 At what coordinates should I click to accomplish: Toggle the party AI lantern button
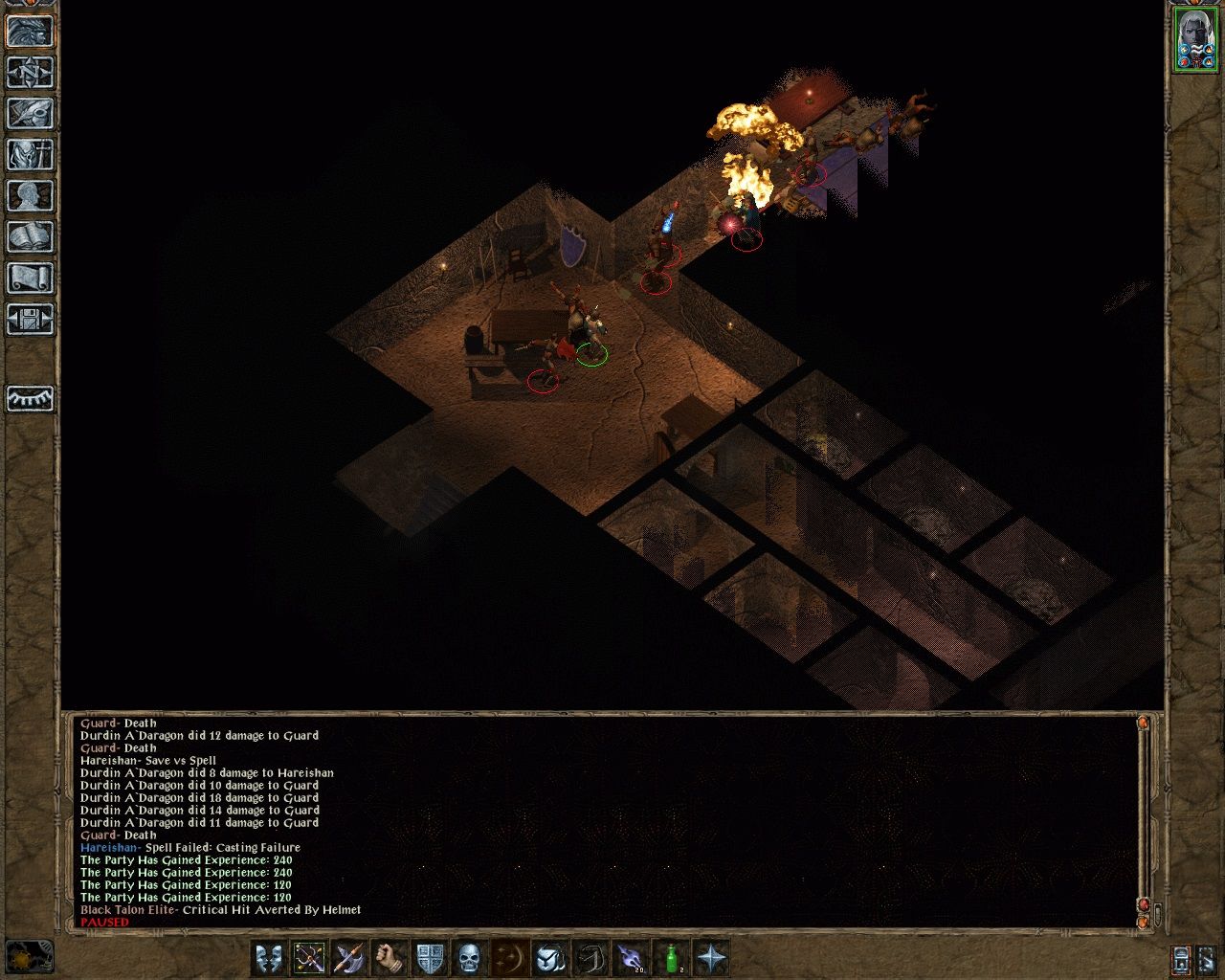point(1182,958)
